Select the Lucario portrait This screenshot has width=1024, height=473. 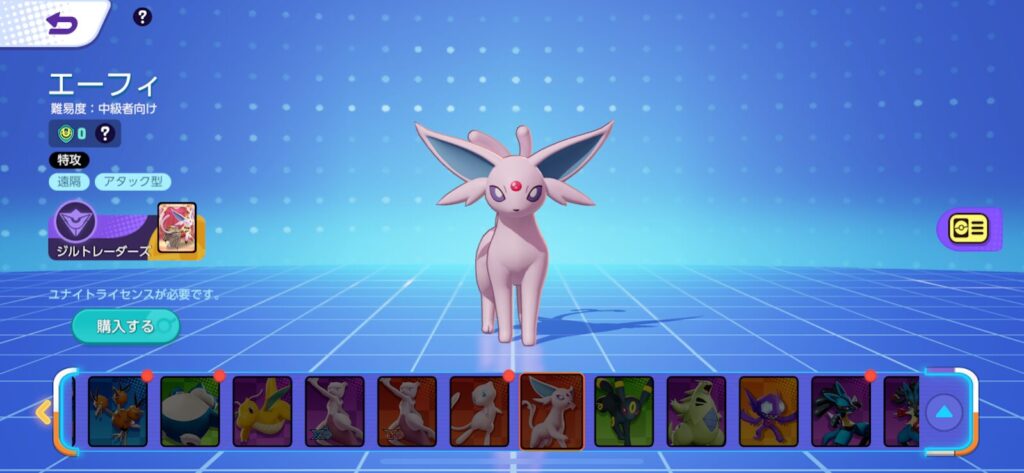tap(841, 411)
